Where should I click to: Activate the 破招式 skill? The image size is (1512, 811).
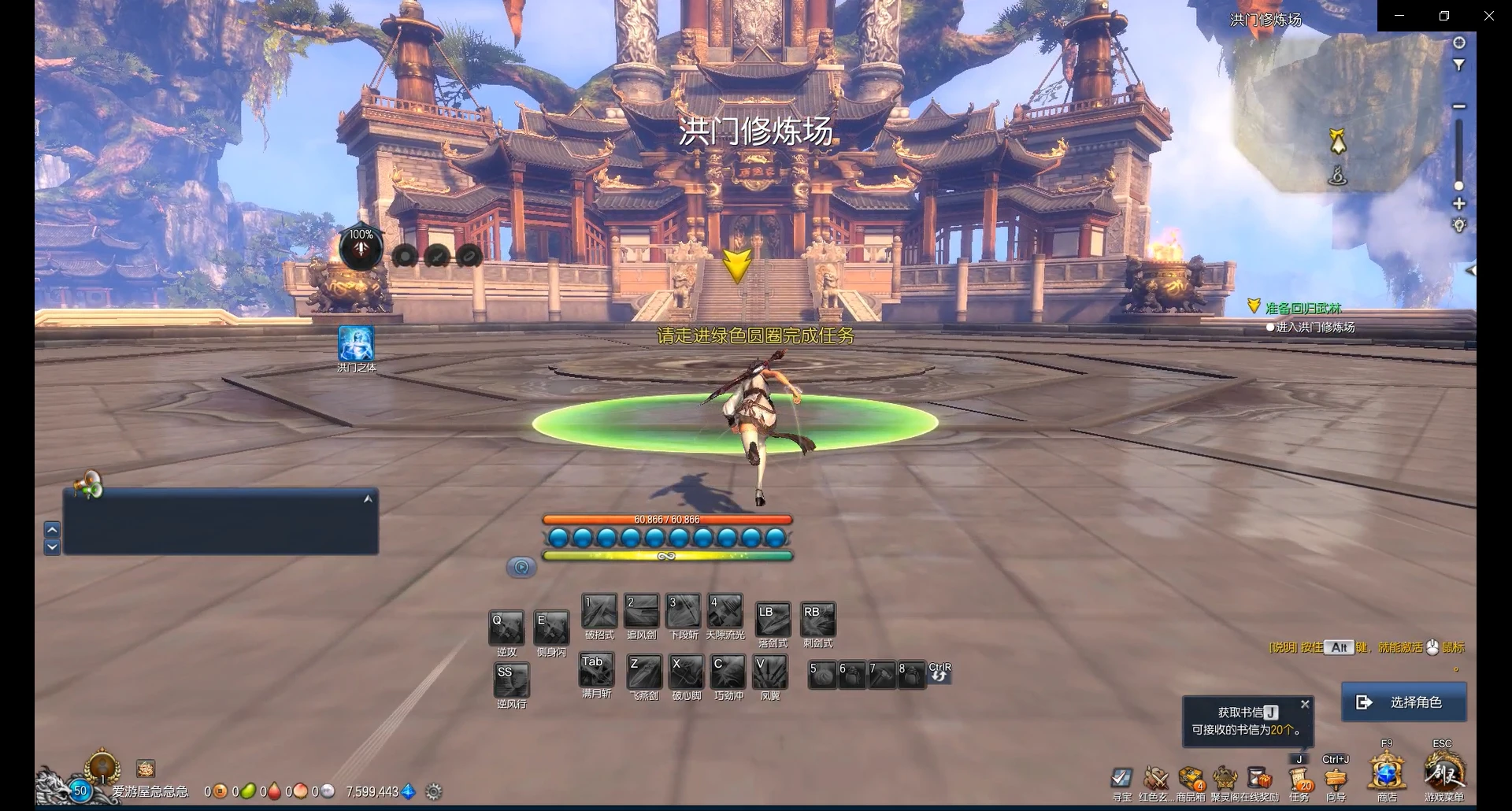(x=599, y=611)
